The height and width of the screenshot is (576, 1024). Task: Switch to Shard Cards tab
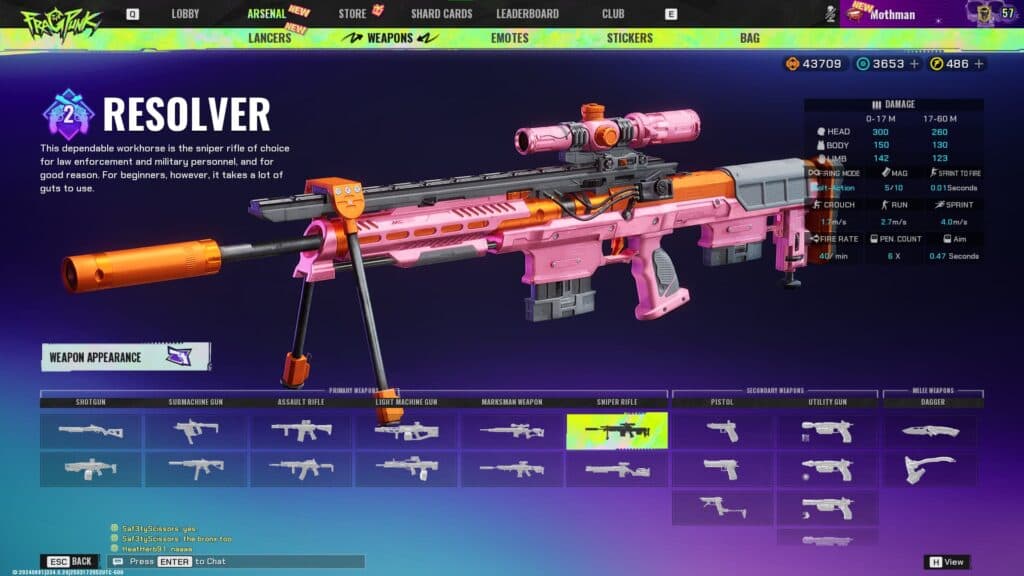tap(441, 14)
